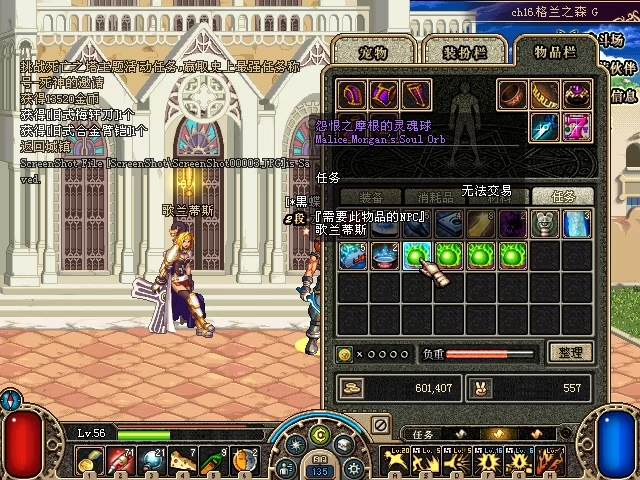Image resolution: width=640 pixels, height=480 pixels.
Task: Click the 整理 (Sort) button
Action: (x=571, y=352)
